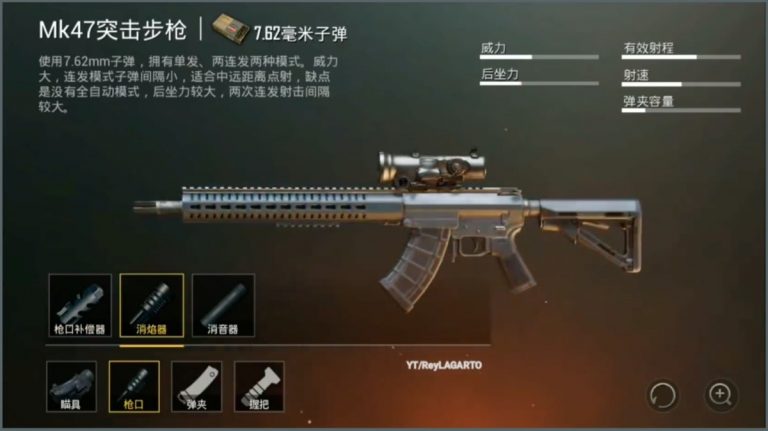Select the 枪口补偿器 compensator attachment
Screen dimensions: 768x431
click(x=80, y=305)
